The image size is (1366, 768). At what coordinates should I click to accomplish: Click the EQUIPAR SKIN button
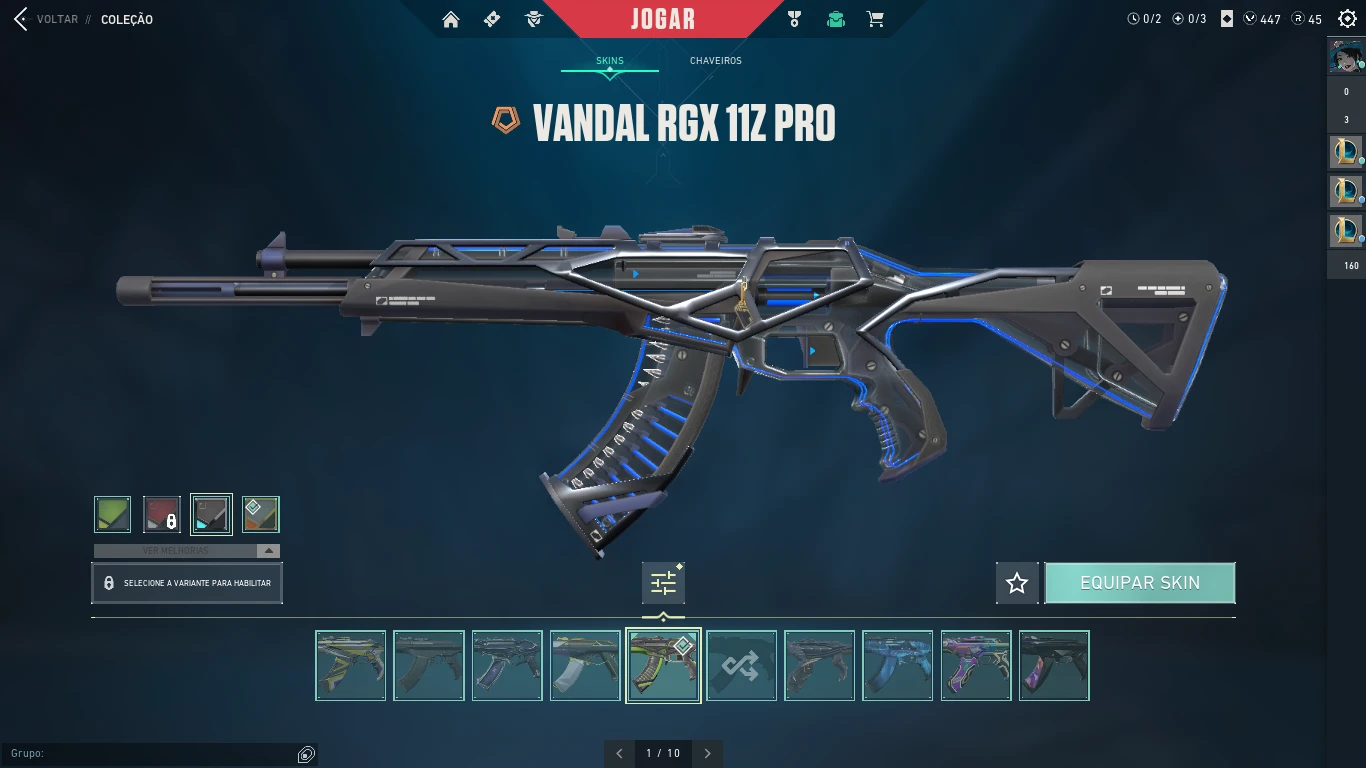[1140, 582]
